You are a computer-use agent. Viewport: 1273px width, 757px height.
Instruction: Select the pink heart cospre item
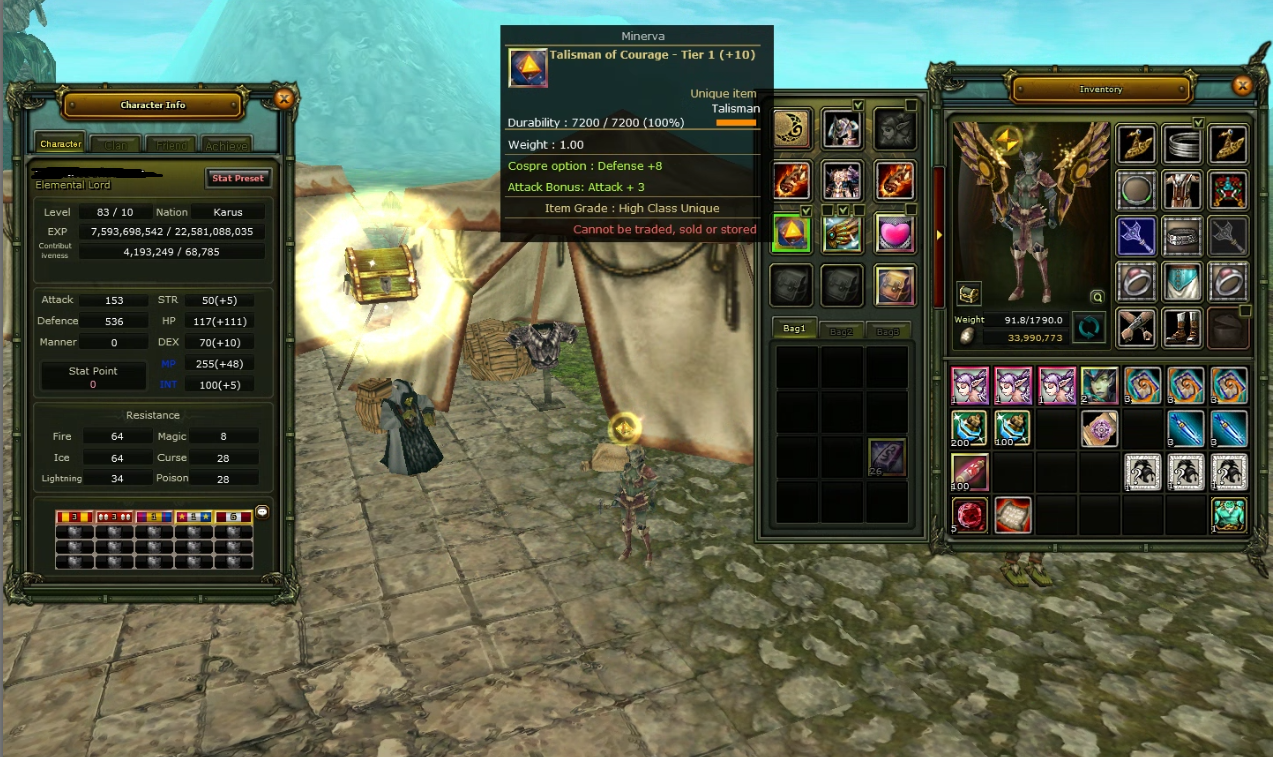[x=895, y=232]
